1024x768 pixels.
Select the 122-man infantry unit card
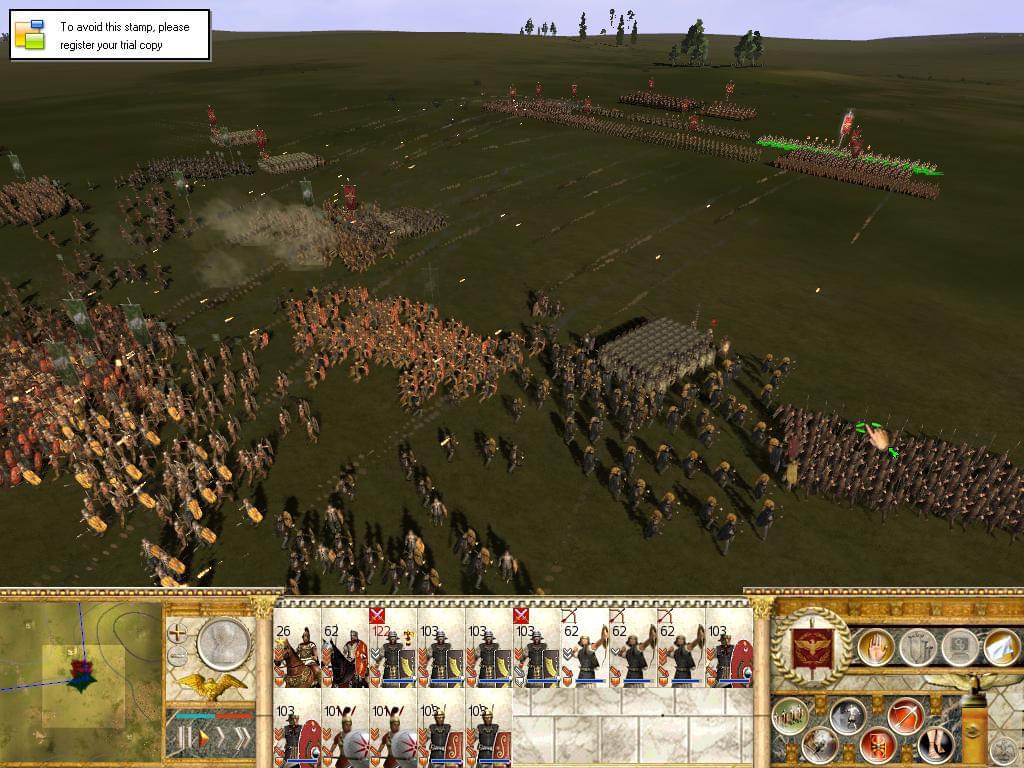pos(392,656)
